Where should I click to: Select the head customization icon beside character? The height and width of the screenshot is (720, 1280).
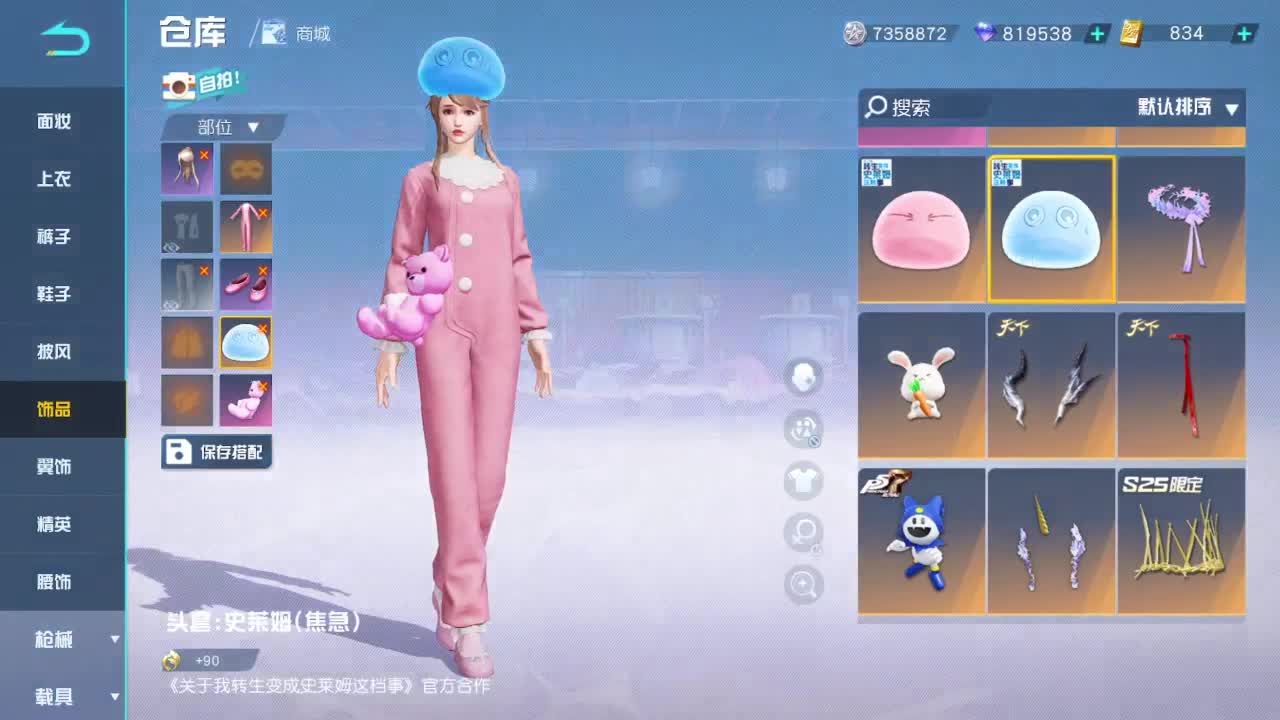[x=803, y=378]
